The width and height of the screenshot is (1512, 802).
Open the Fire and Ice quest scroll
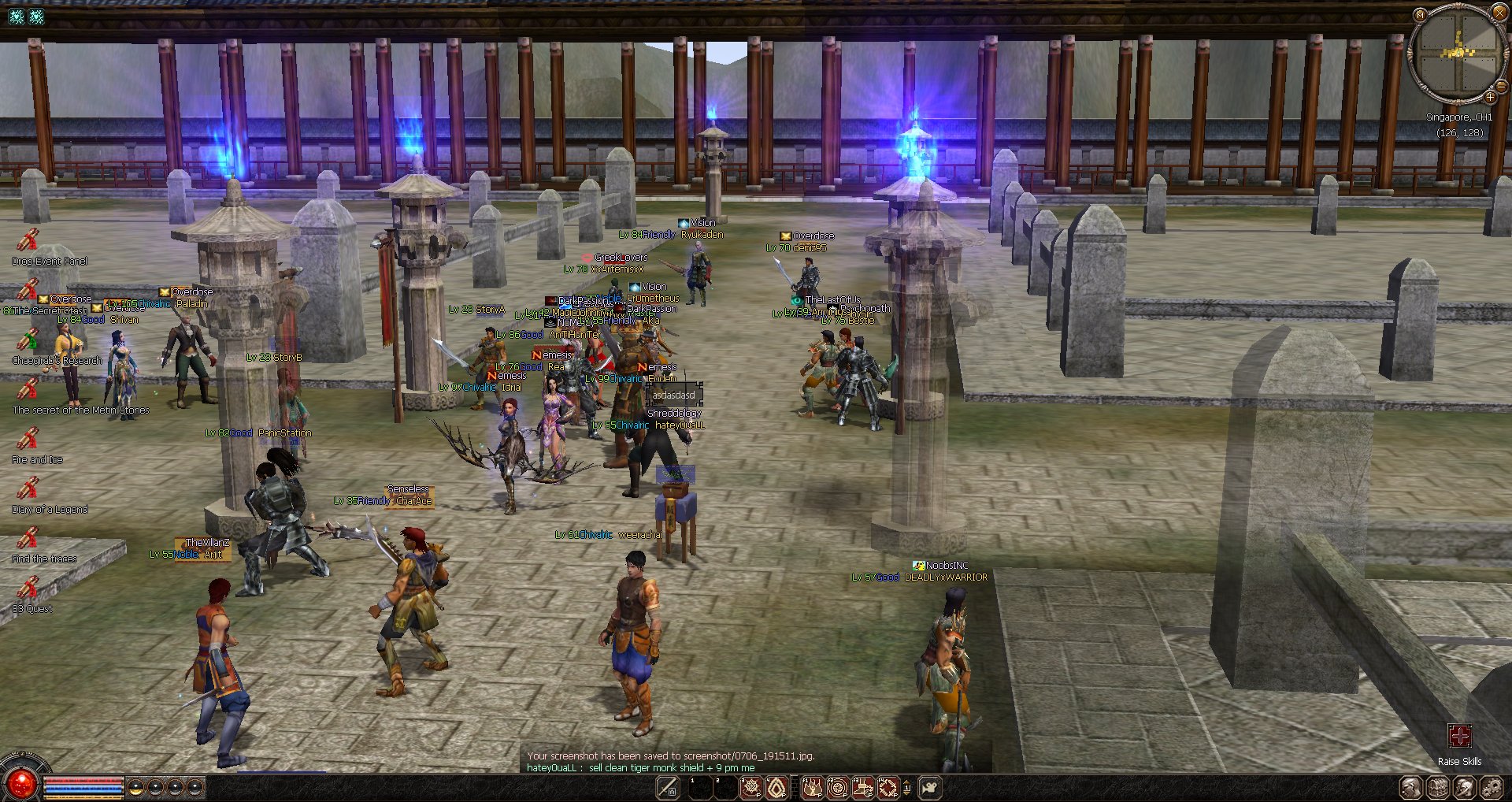point(28,439)
